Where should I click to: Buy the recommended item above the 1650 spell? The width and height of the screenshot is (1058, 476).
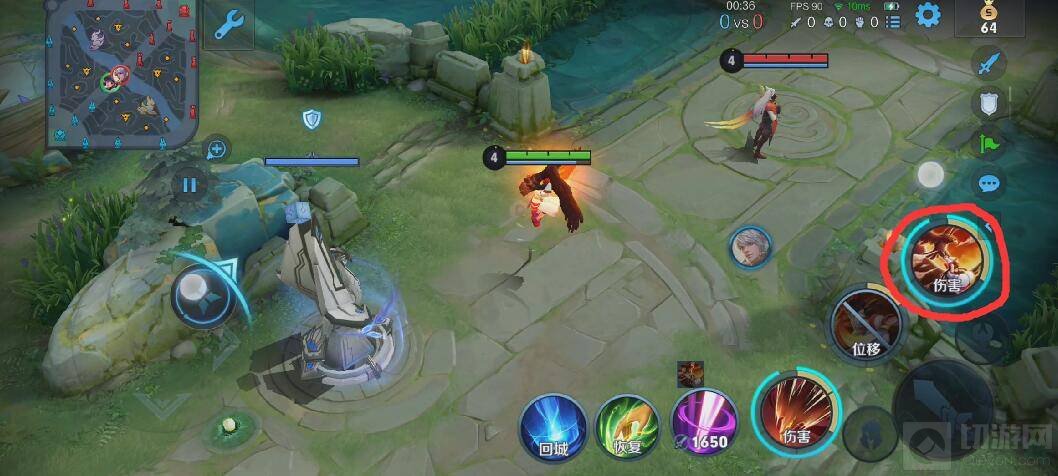pos(690,374)
